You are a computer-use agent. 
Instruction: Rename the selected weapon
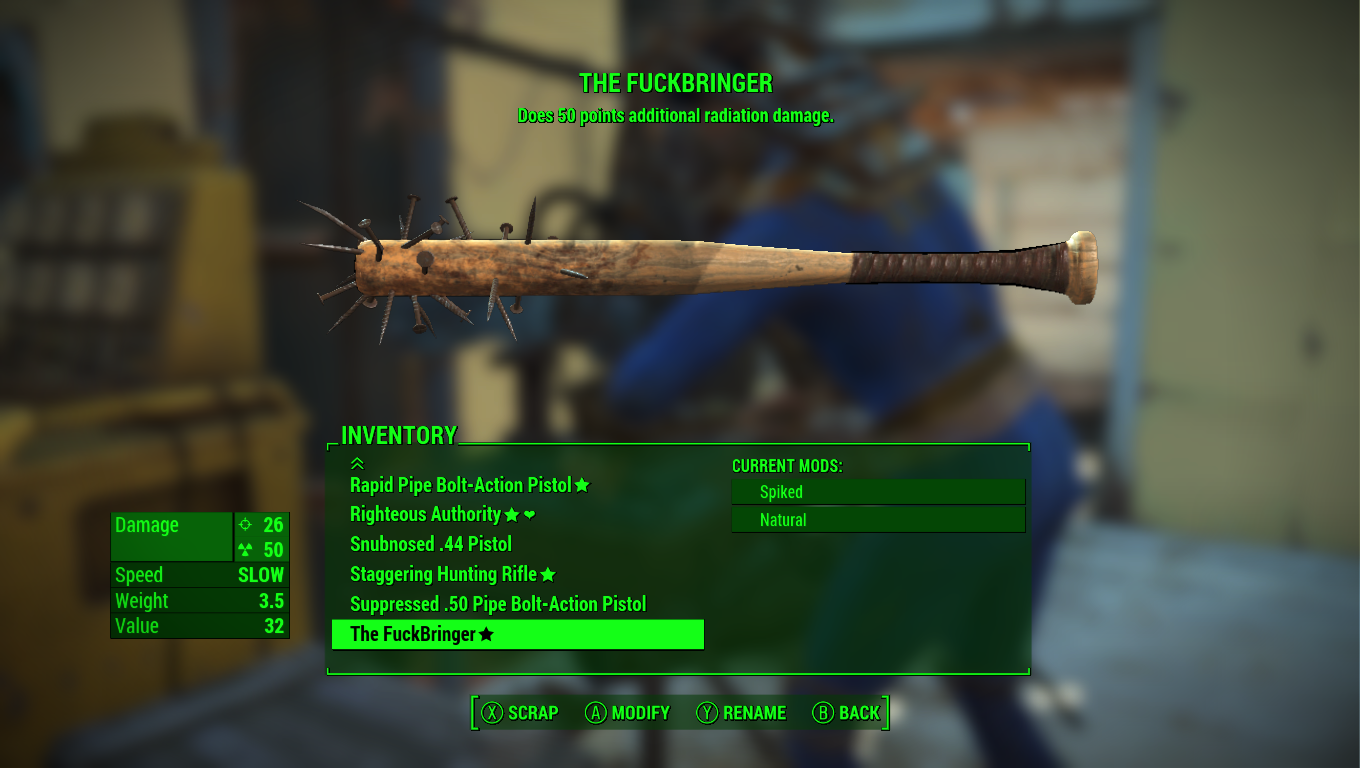pyautogui.click(x=741, y=713)
